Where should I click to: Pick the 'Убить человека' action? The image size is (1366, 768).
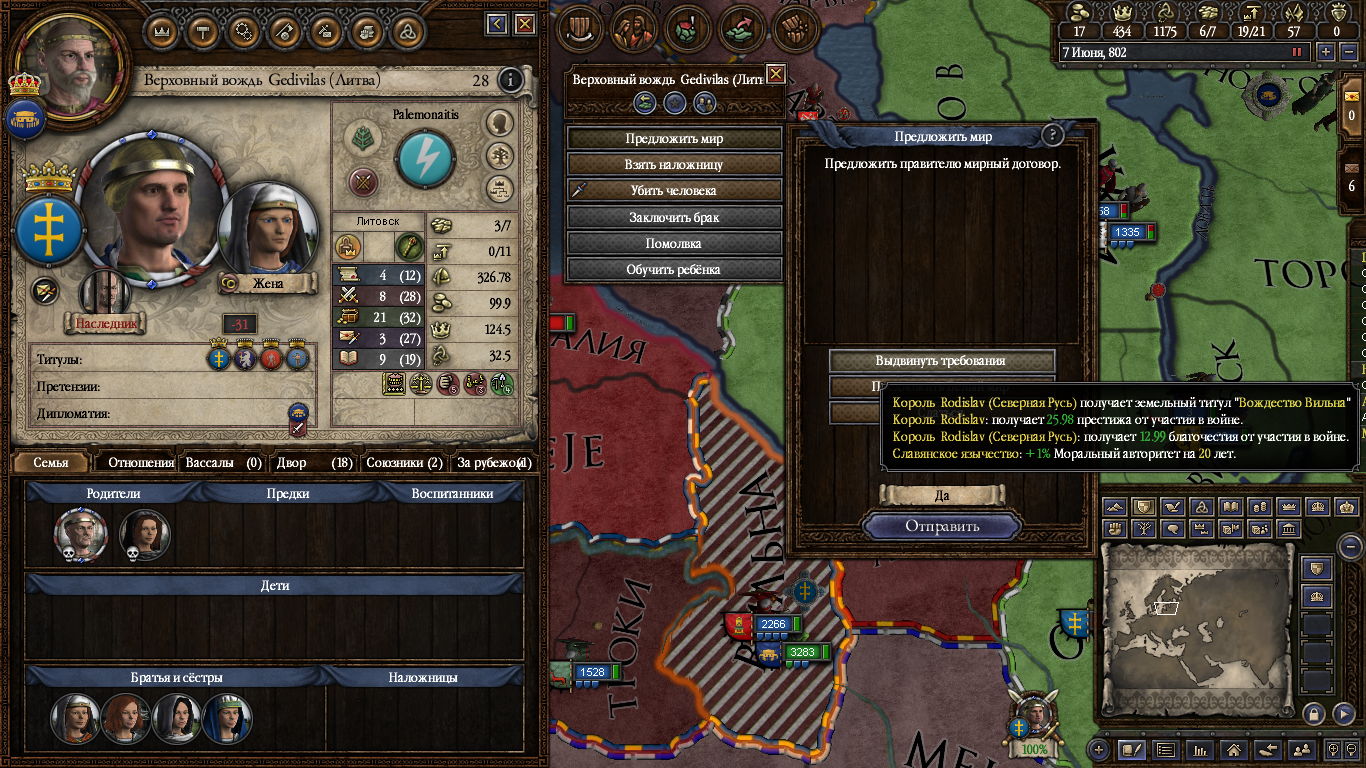674,191
